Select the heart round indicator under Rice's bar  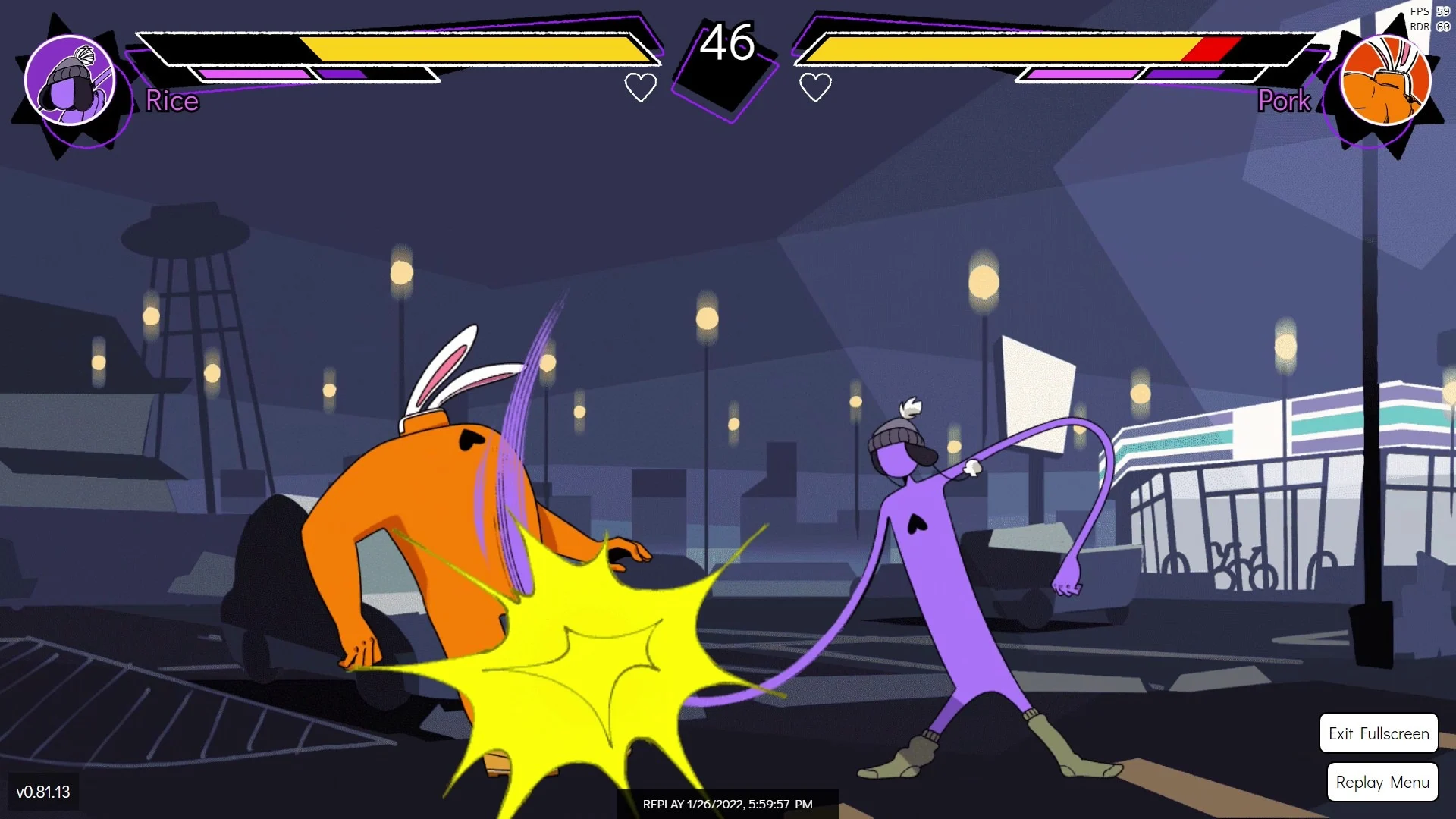pos(641,87)
